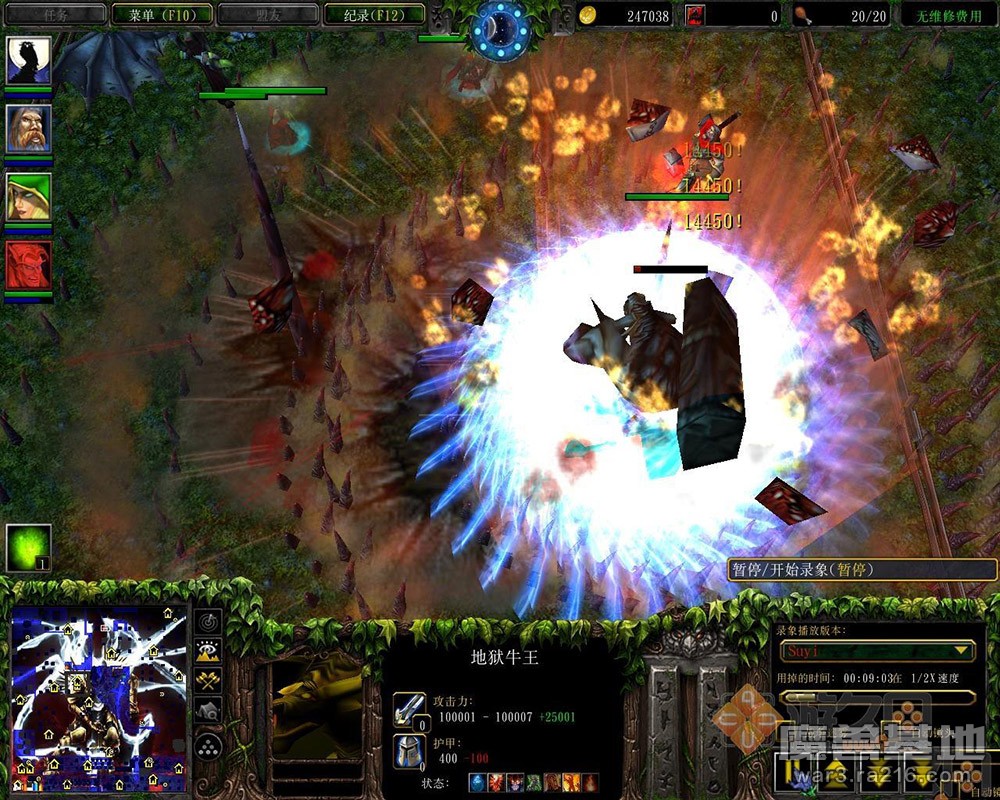Toggle minimap ally color crossed-axes button
This screenshot has width=1000, height=800.
point(208,682)
